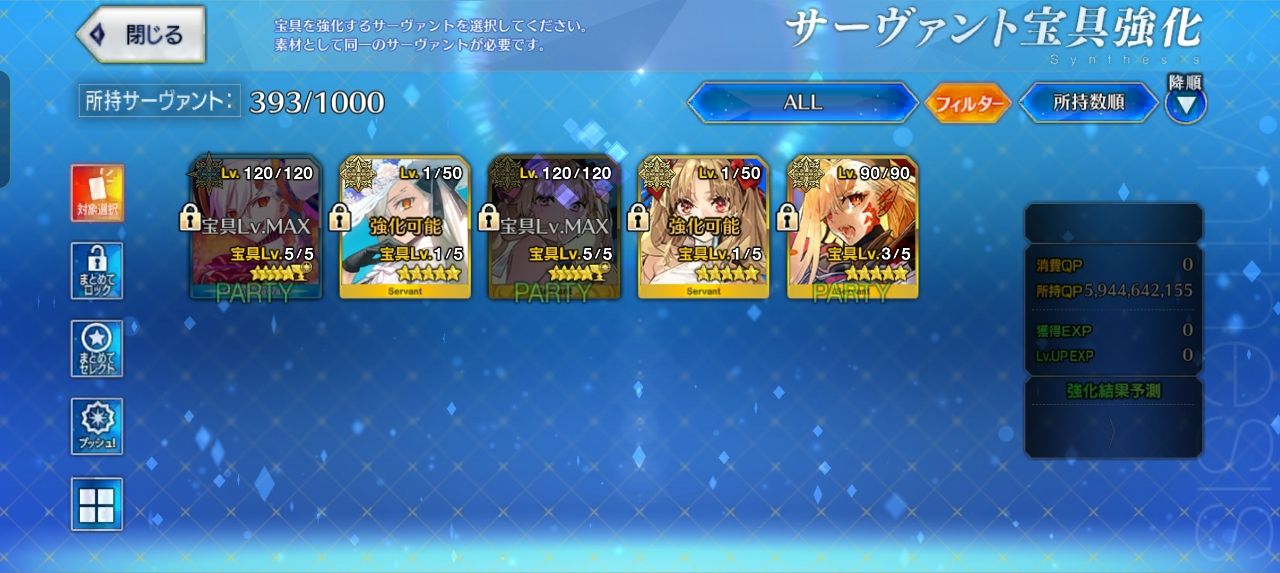Activate the まとめてロック bulk lock button
Screen dimensions: 1280x573
97,271
